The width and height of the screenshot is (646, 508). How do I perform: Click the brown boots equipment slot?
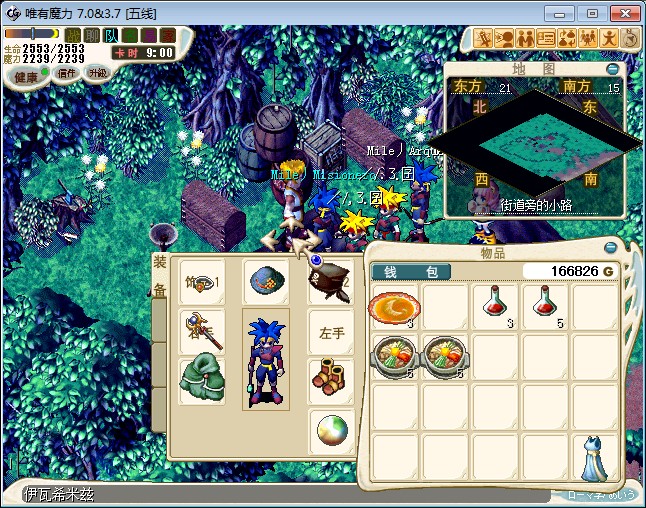point(331,380)
